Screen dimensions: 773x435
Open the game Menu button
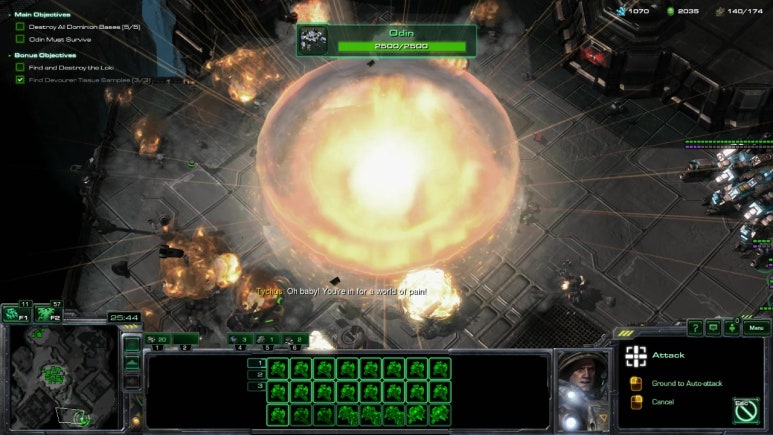[756, 327]
